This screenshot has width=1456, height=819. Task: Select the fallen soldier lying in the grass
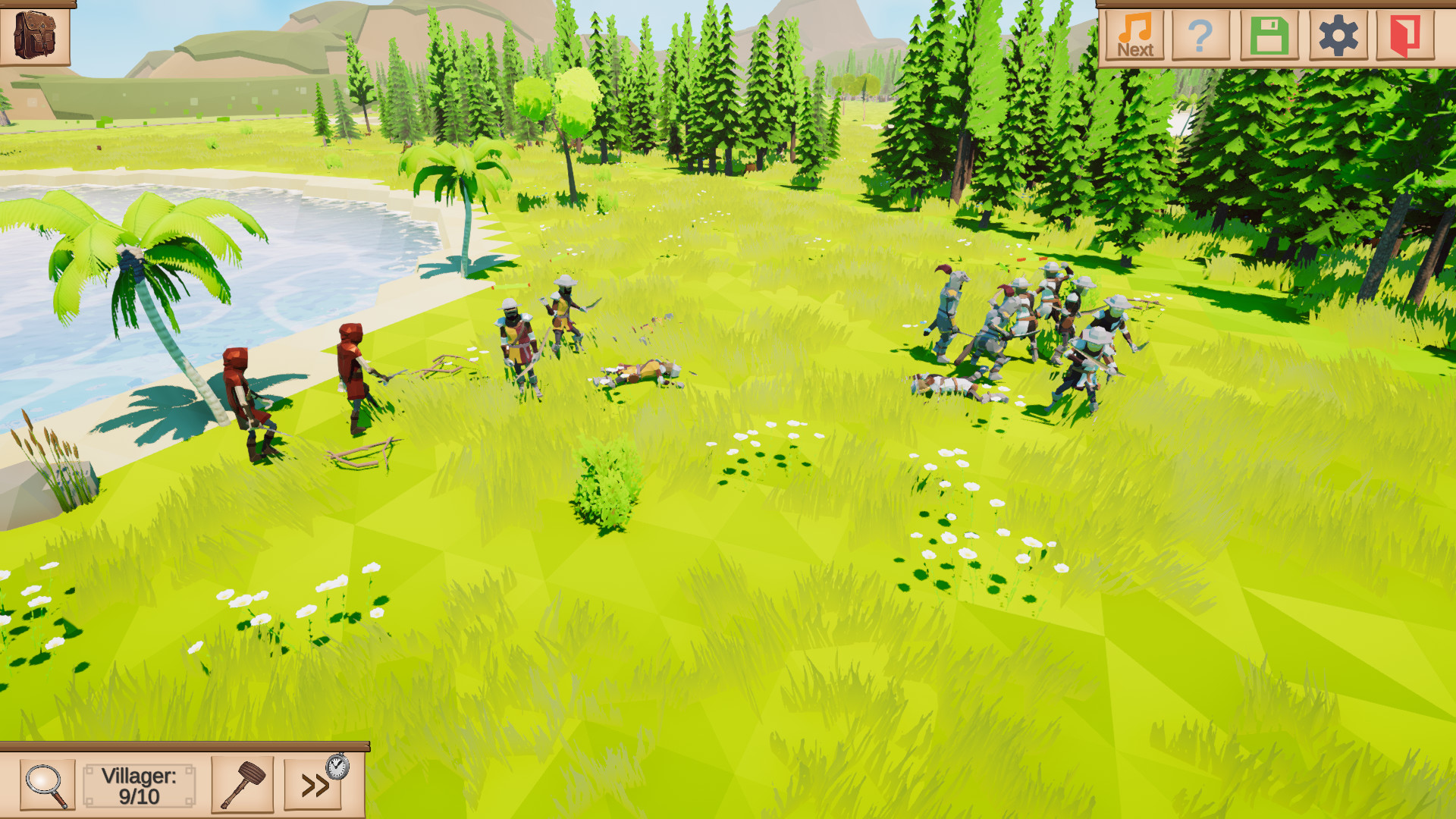(641, 372)
